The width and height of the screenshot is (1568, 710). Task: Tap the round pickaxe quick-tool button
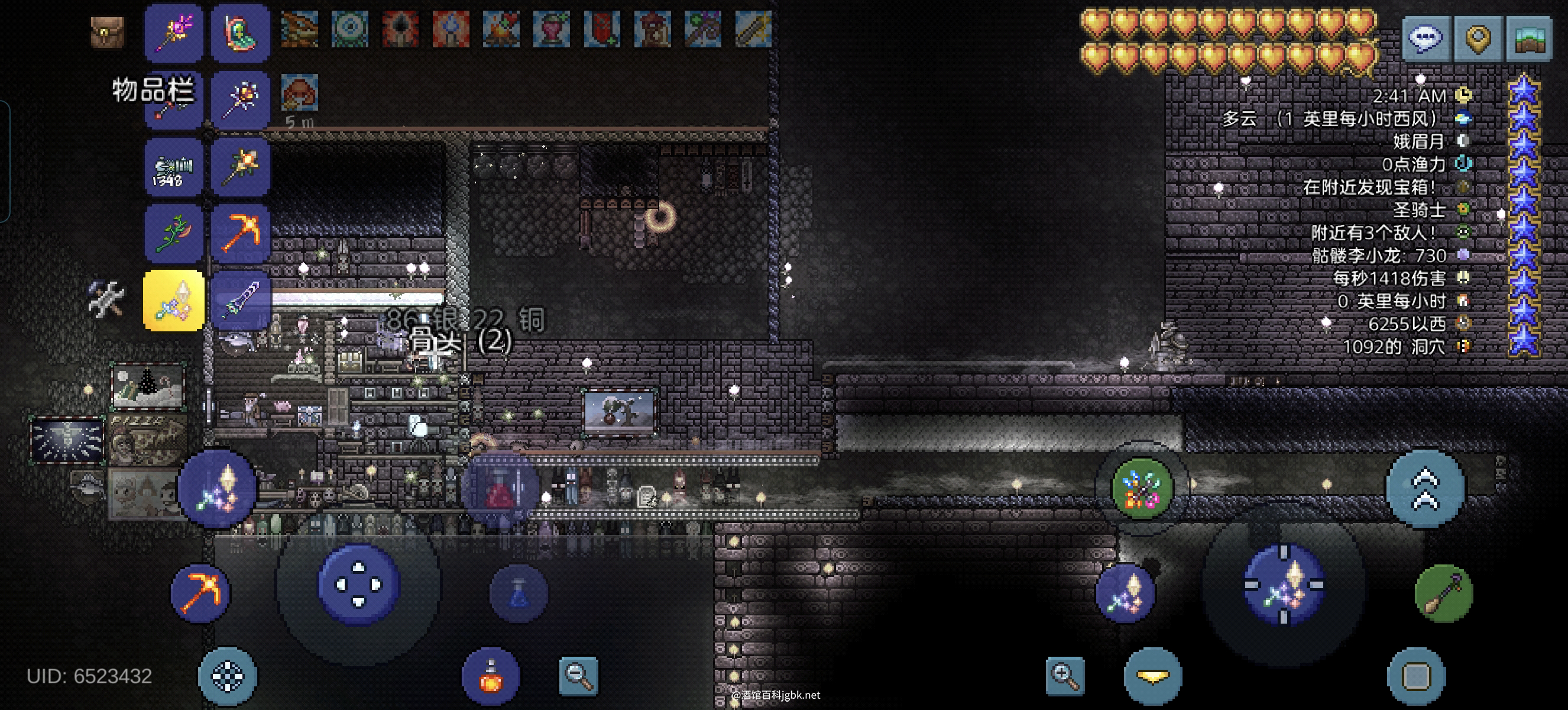[x=200, y=592]
